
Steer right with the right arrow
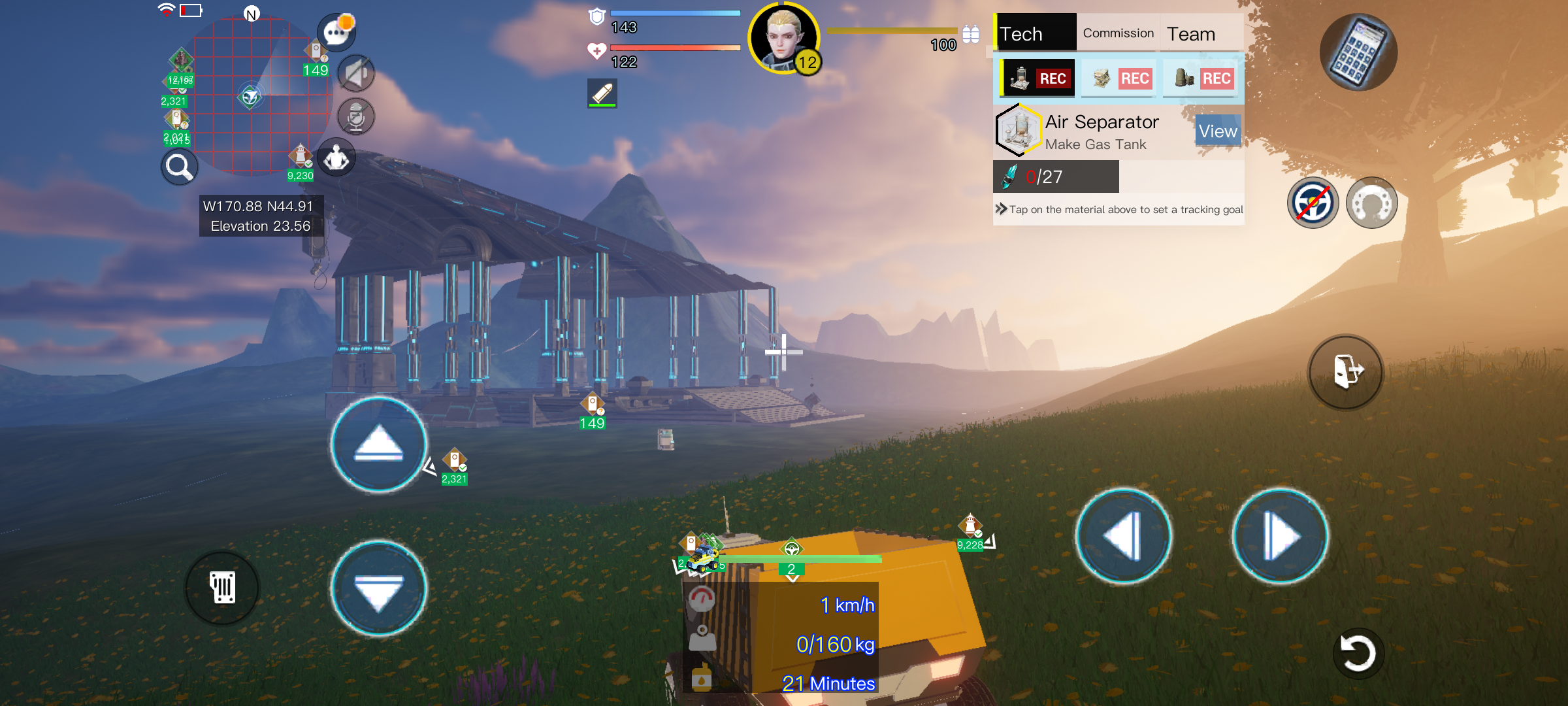pyautogui.click(x=1280, y=536)
